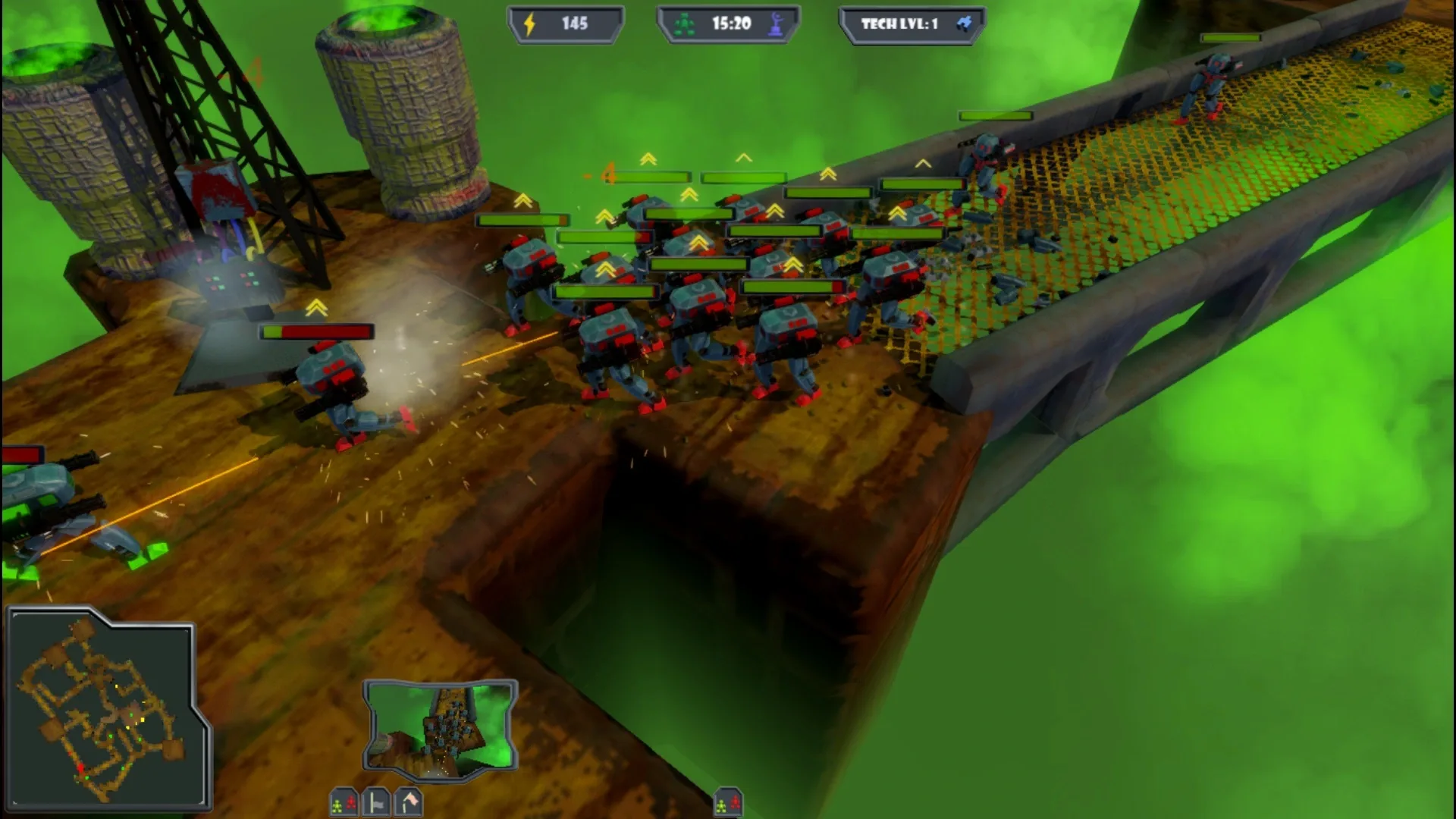1456x819 pixels.
Task: Click the green ally figure icon on bottom left panel
Action: pyautogui.click(x=337, y=805)
